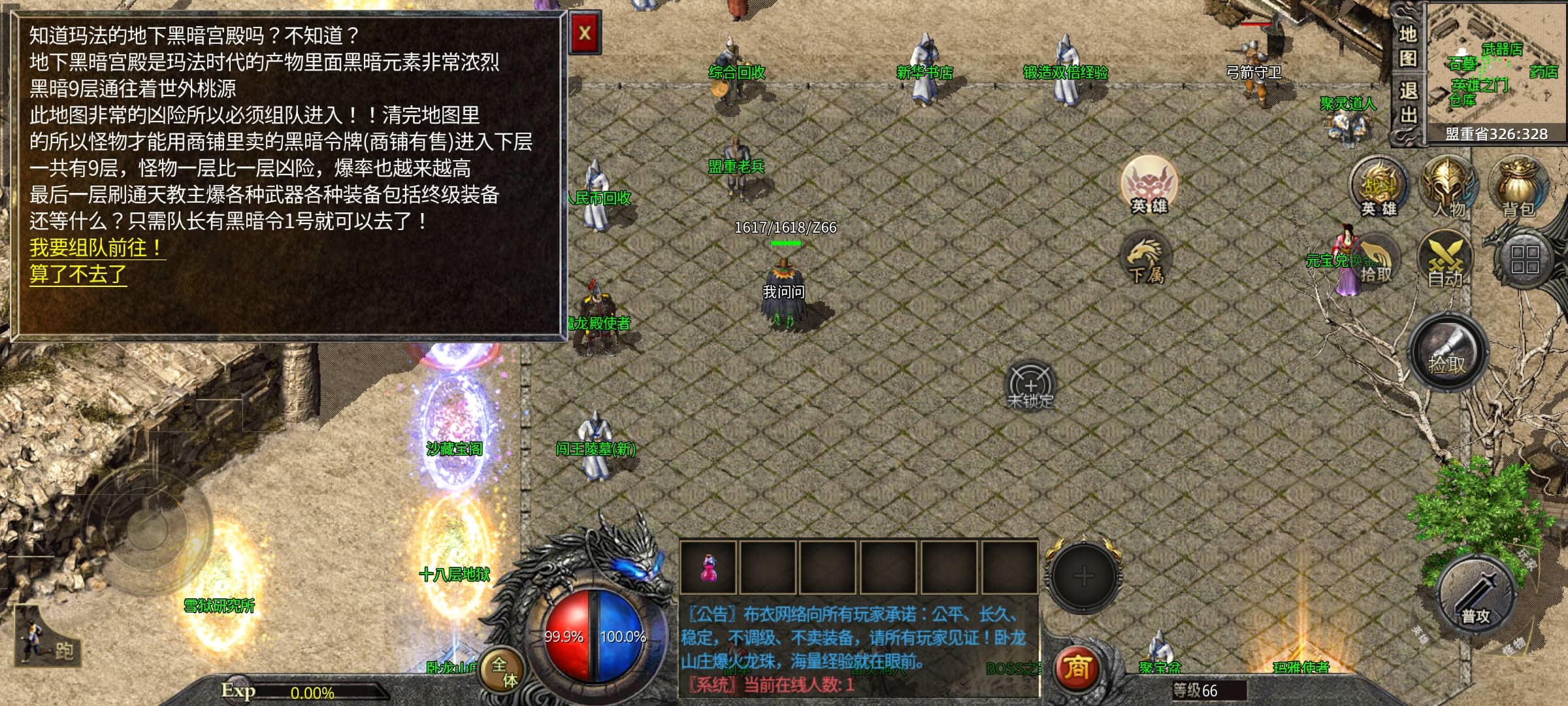Use the 普攻 basic attack button
Image resolution: width=1568 pixels, height=706 pixels.
coord(1476,596)
